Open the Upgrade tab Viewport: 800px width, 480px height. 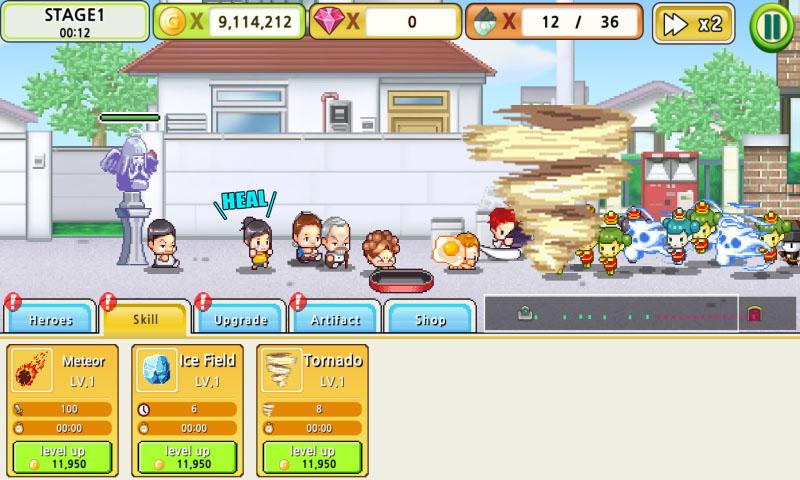241,319
